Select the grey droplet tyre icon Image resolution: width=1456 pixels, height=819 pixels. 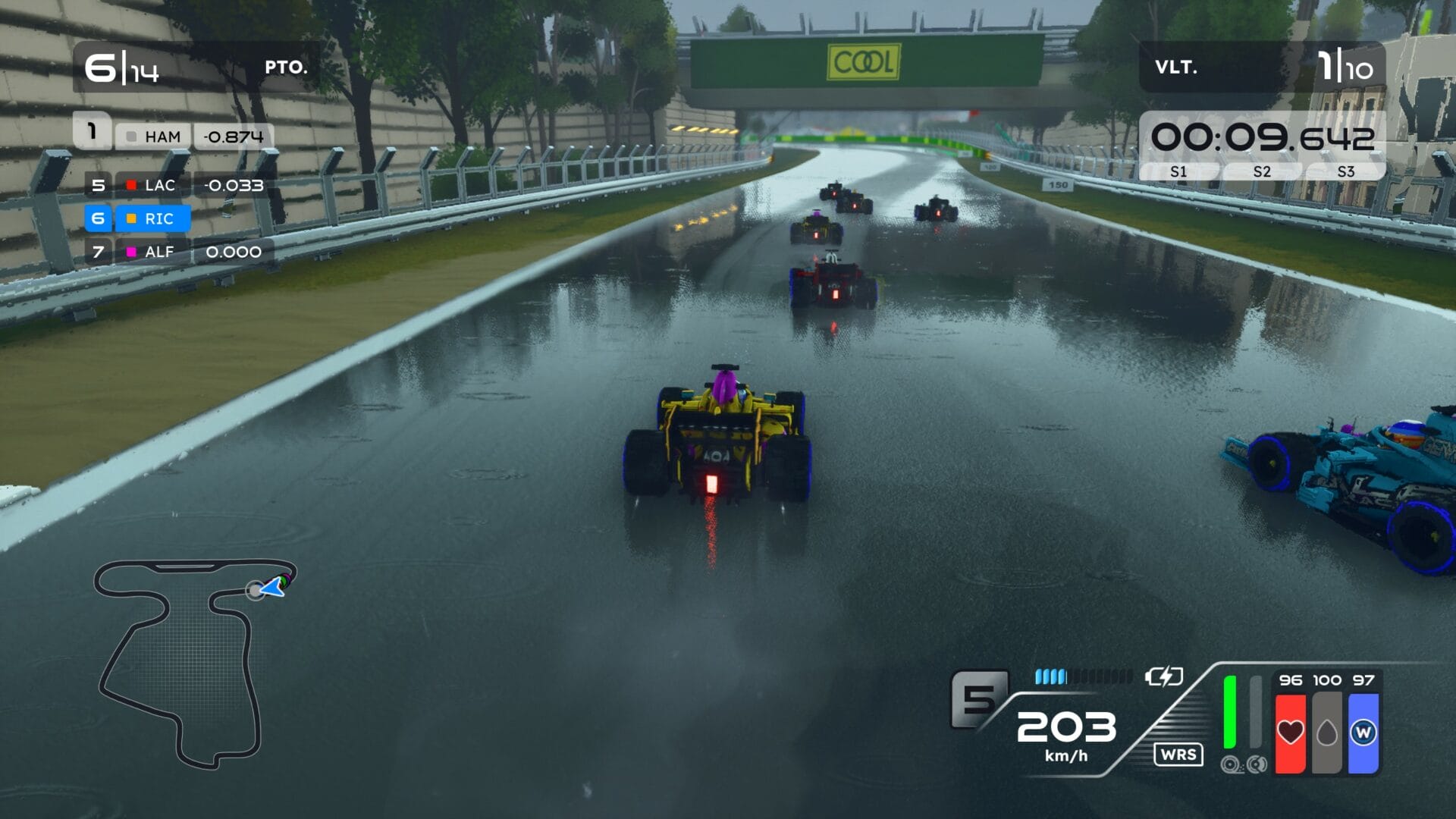tap(1326, 733)
